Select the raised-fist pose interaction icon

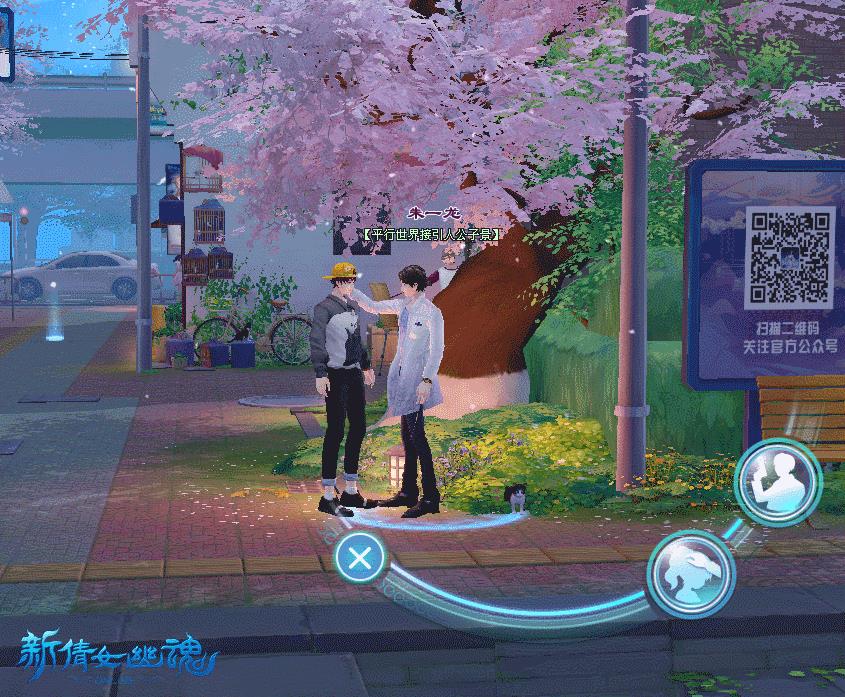pos(777,482)
